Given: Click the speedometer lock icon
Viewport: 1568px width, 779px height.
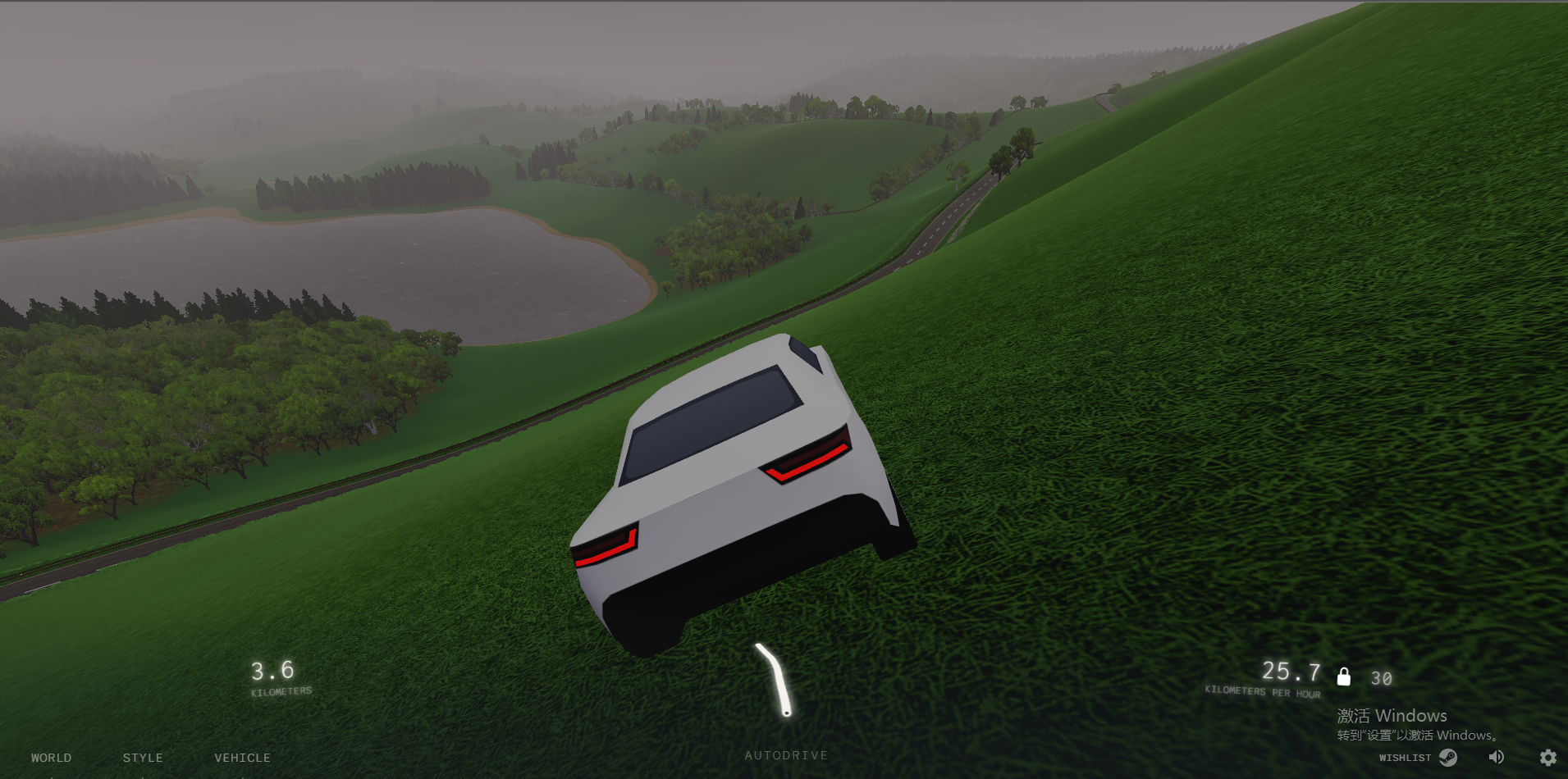Looking at the screenshot, I should tap(1344, 676).
